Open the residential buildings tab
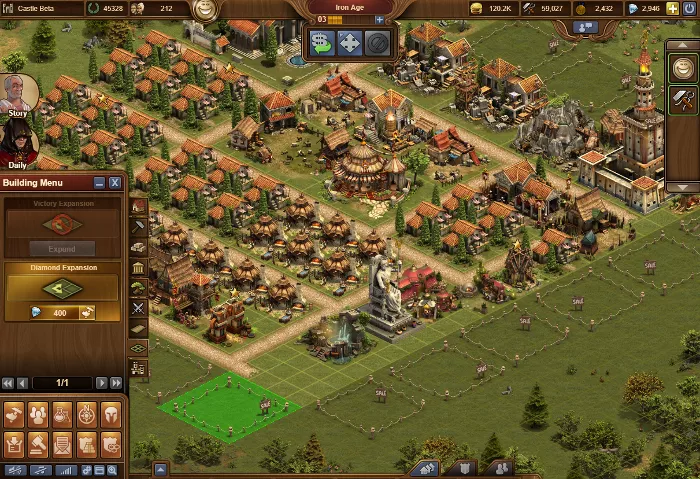Viewport: 700px width, 479px height. tap(138, 206)
